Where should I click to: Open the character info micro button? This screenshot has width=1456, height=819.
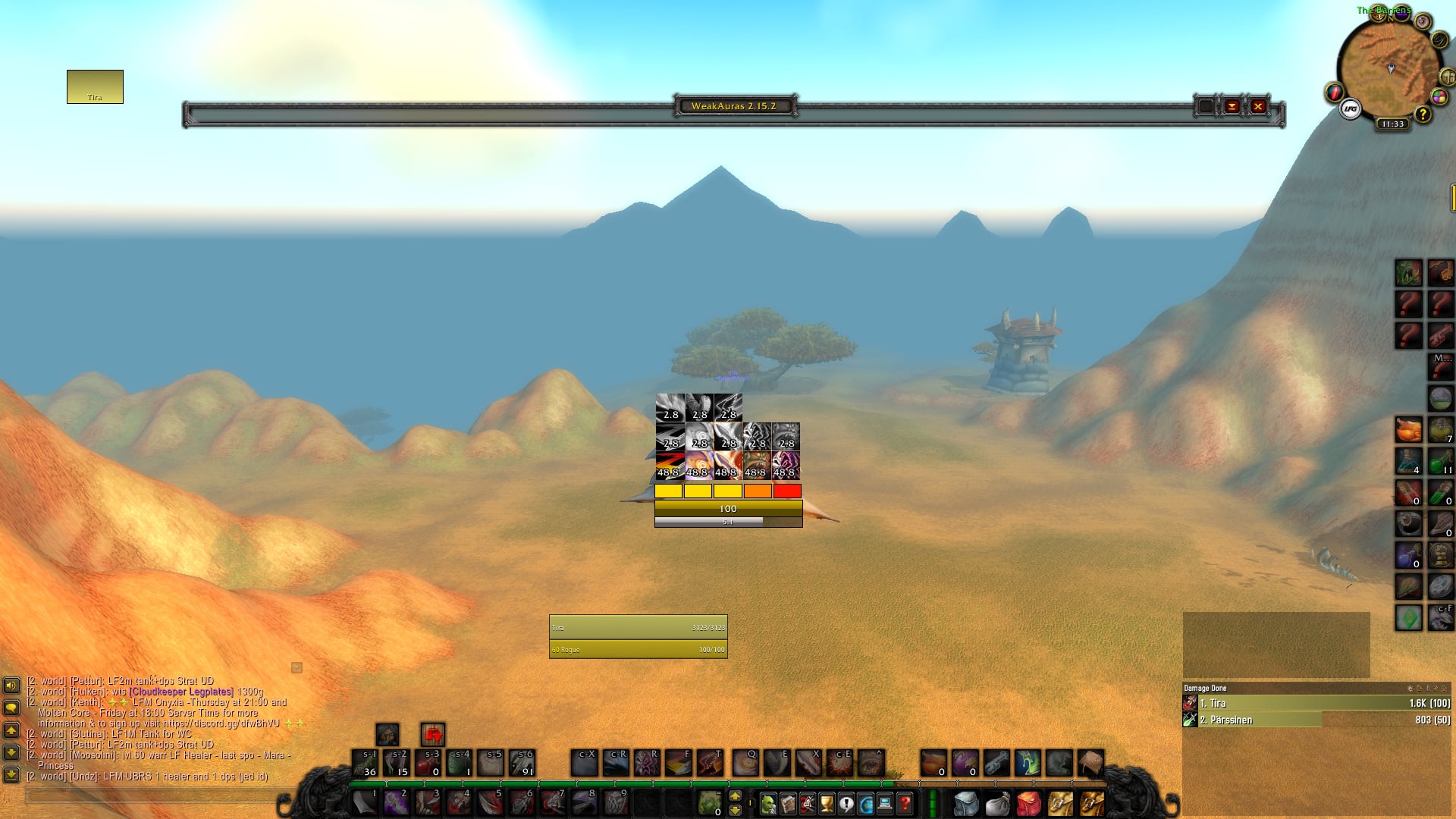(x=768, y=802)
